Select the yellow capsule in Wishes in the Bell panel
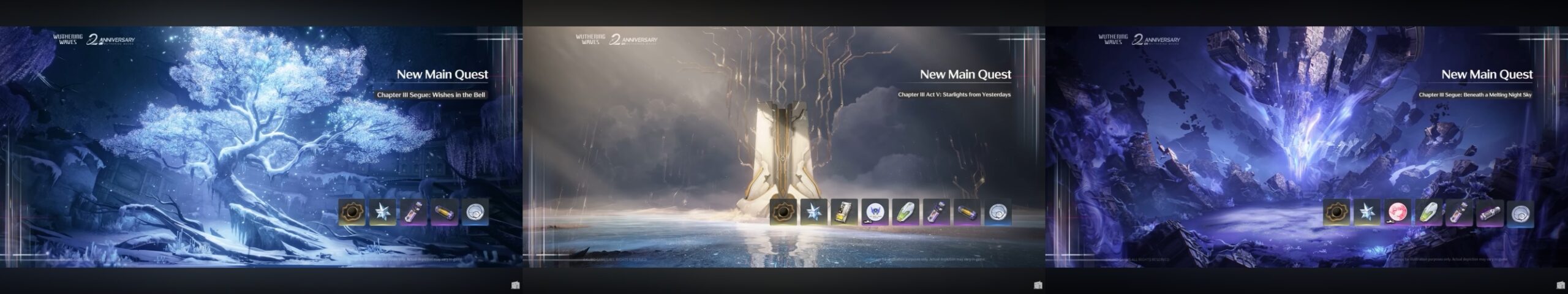 click(443, 212)
